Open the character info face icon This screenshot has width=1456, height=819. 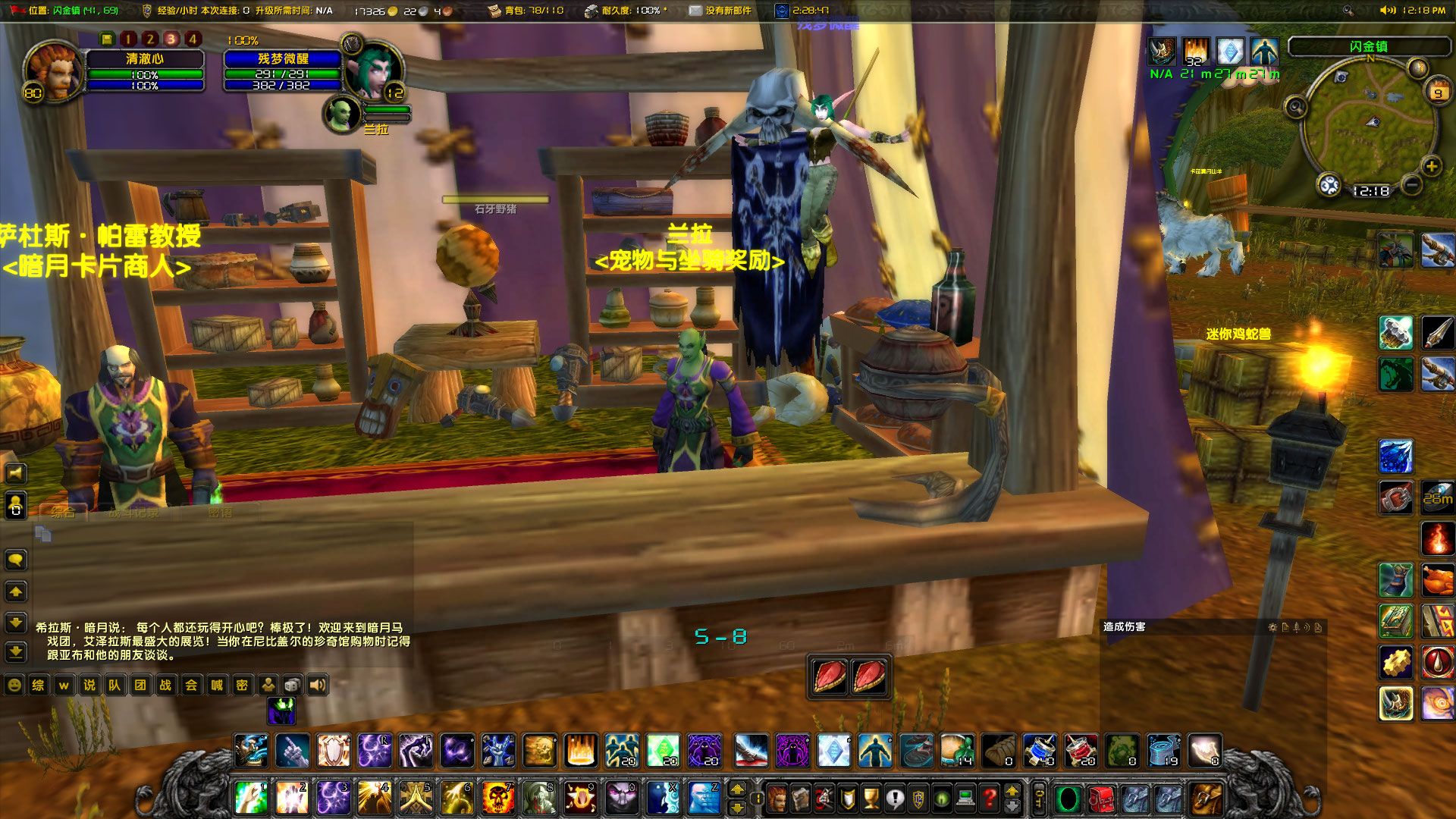click(779, 799)
